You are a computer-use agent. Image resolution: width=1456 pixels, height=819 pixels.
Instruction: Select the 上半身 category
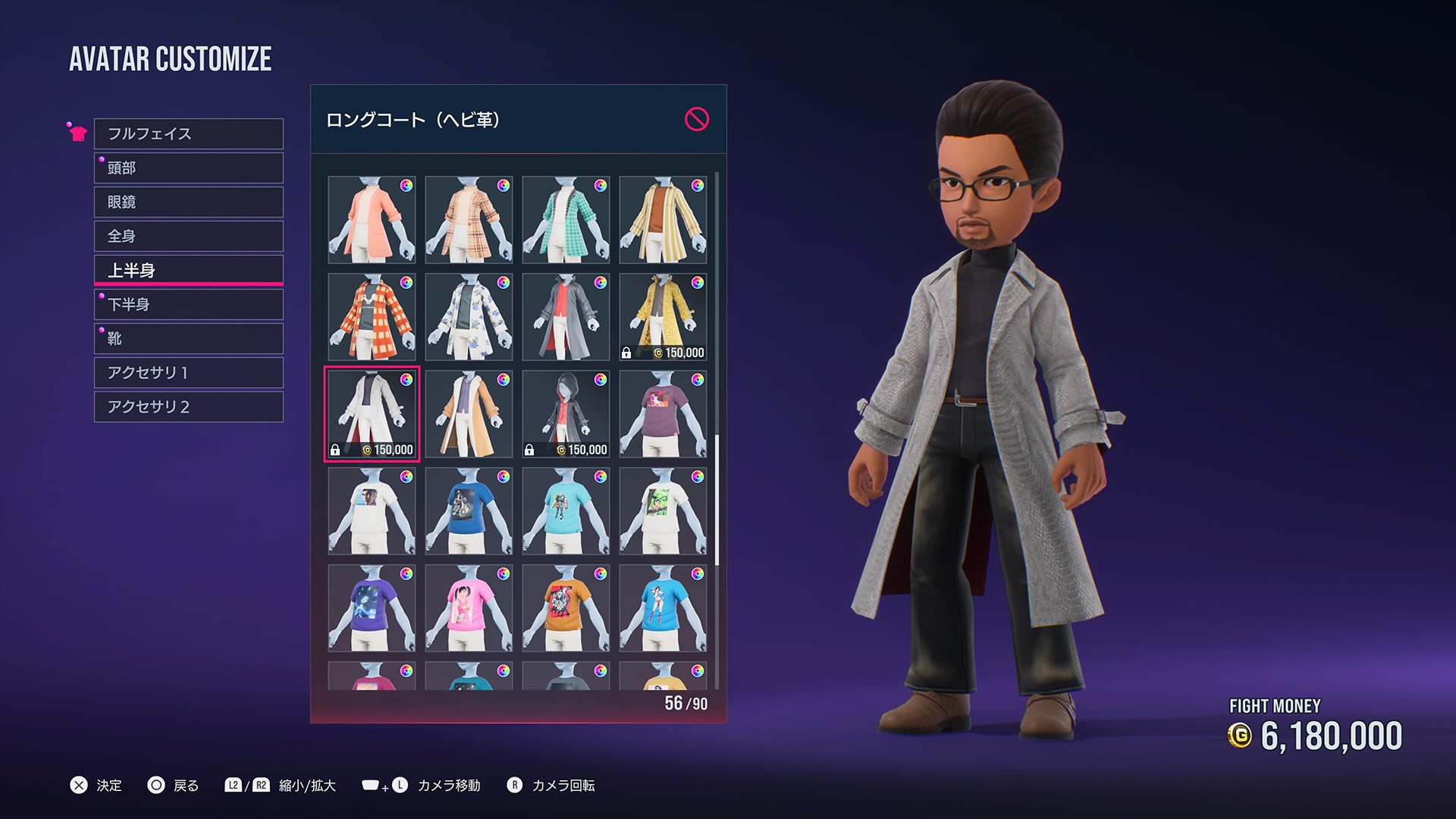pos(188,270)
